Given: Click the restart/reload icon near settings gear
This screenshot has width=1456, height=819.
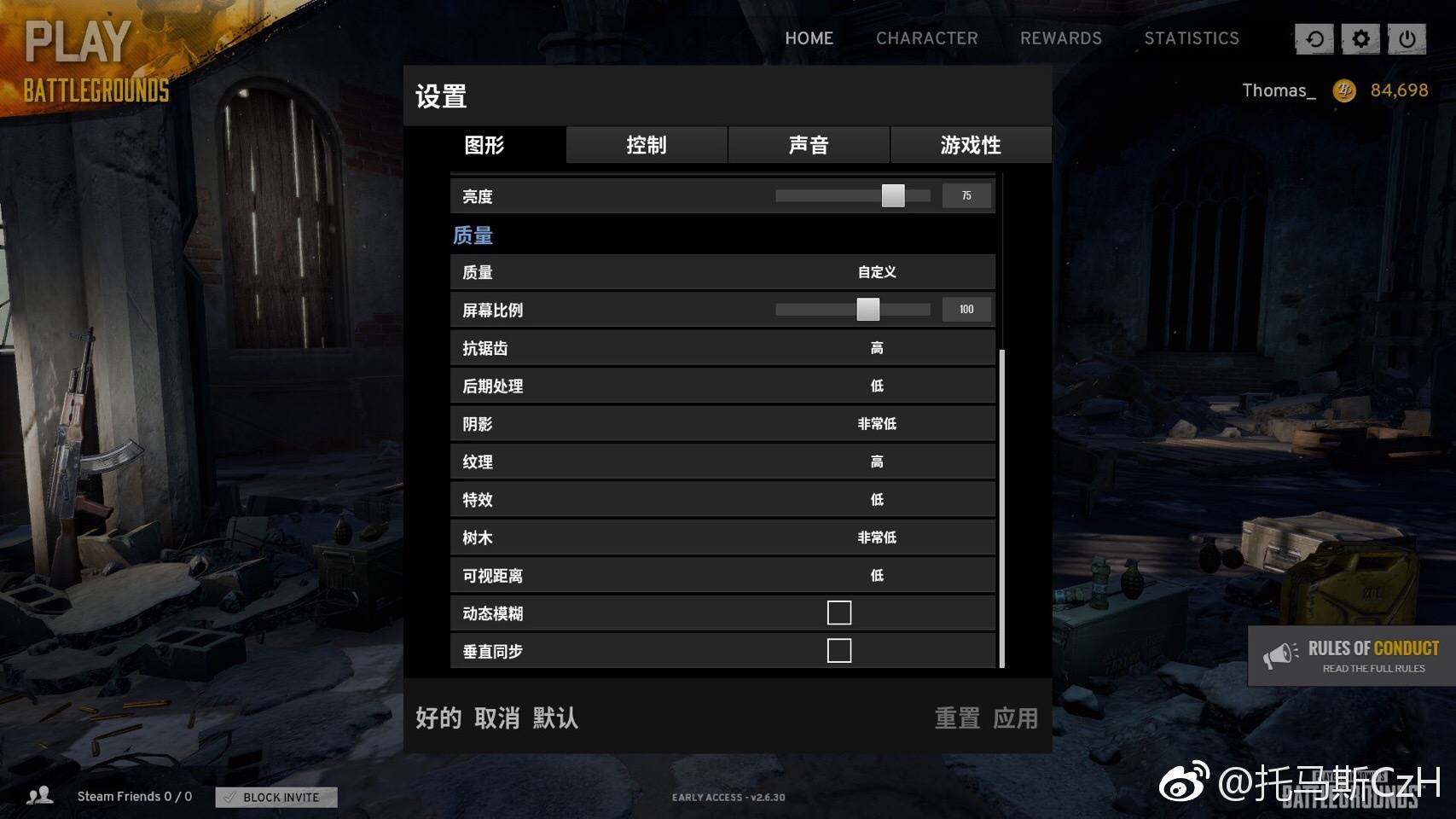Looking at the screenshot, I should 1314,38.
